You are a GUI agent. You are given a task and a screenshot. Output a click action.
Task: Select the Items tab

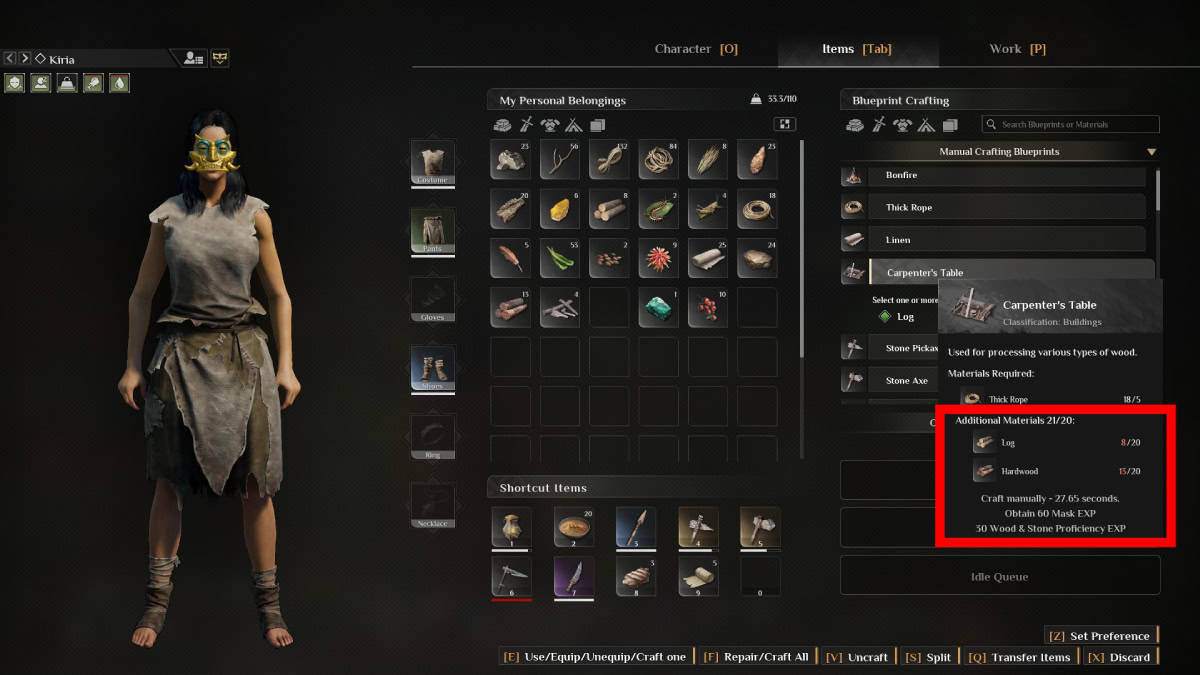click(857, 49)
